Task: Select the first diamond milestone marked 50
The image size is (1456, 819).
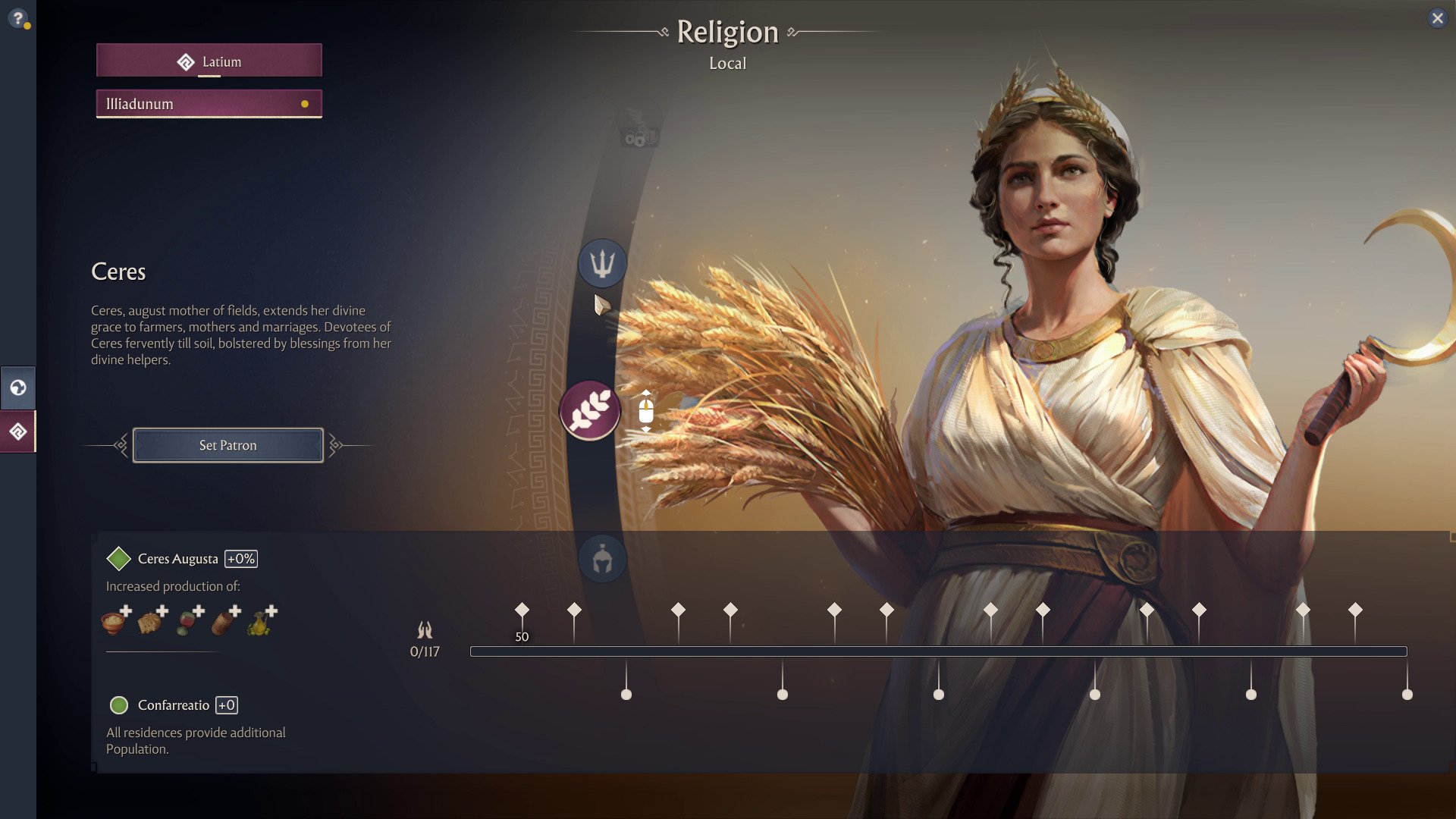Action: coord(522,610)
